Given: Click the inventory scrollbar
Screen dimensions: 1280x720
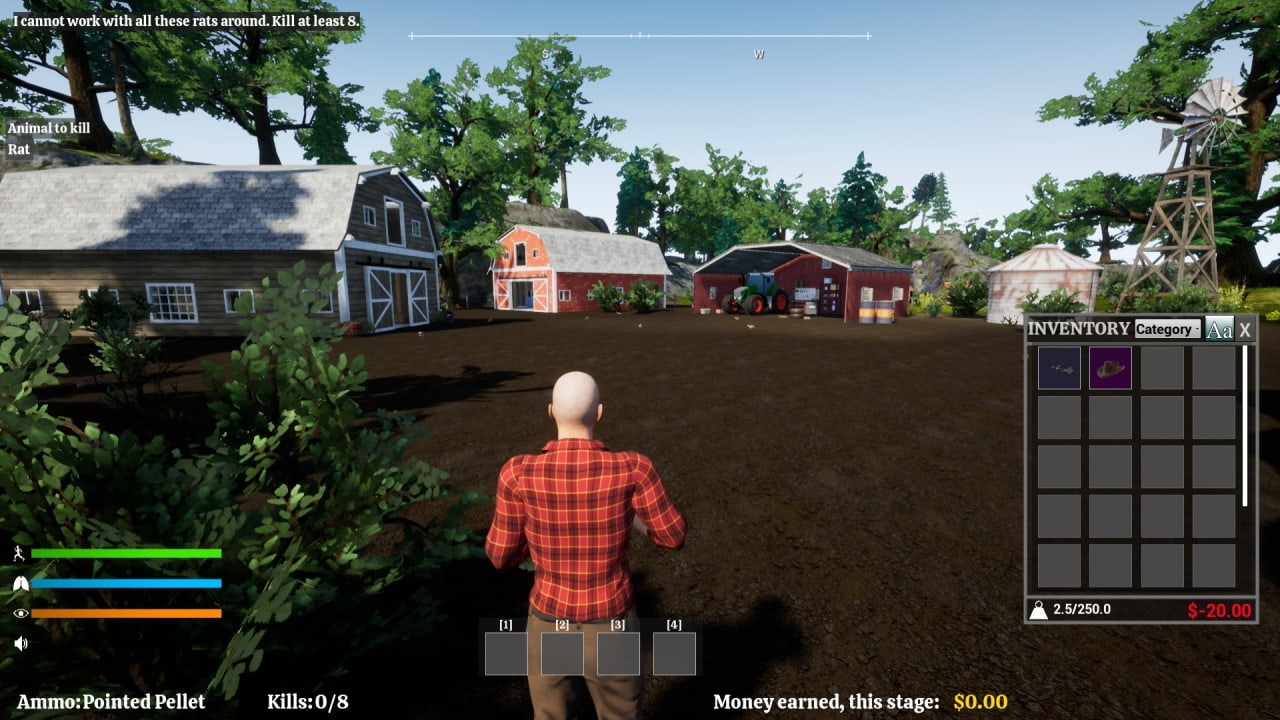Looking at the screenshot, I should 1245,425.
